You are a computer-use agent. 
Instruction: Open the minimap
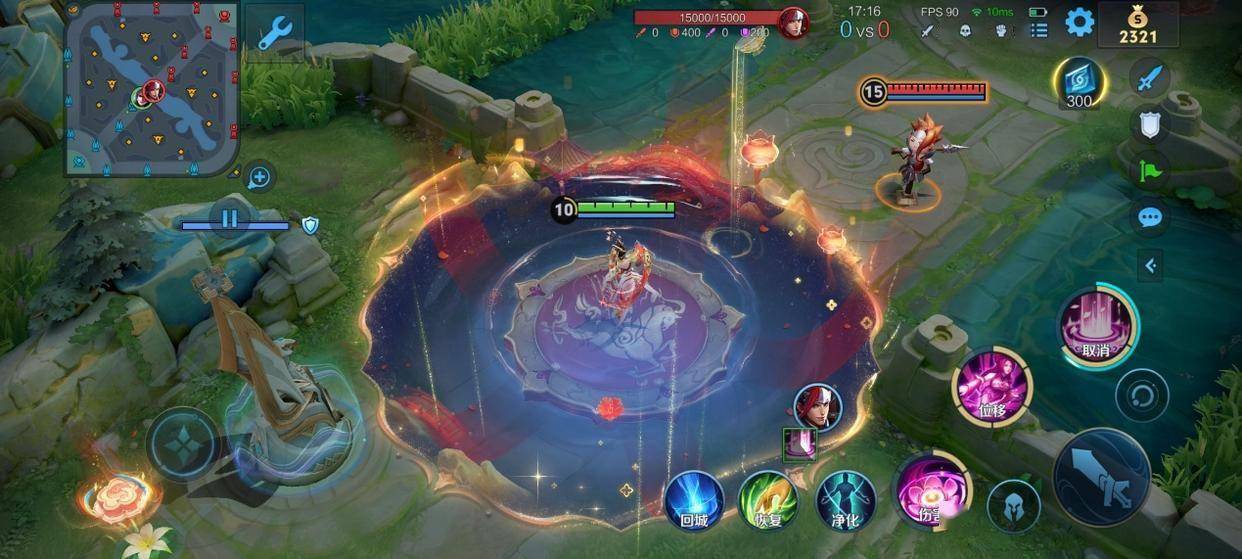tap(152, 90)
